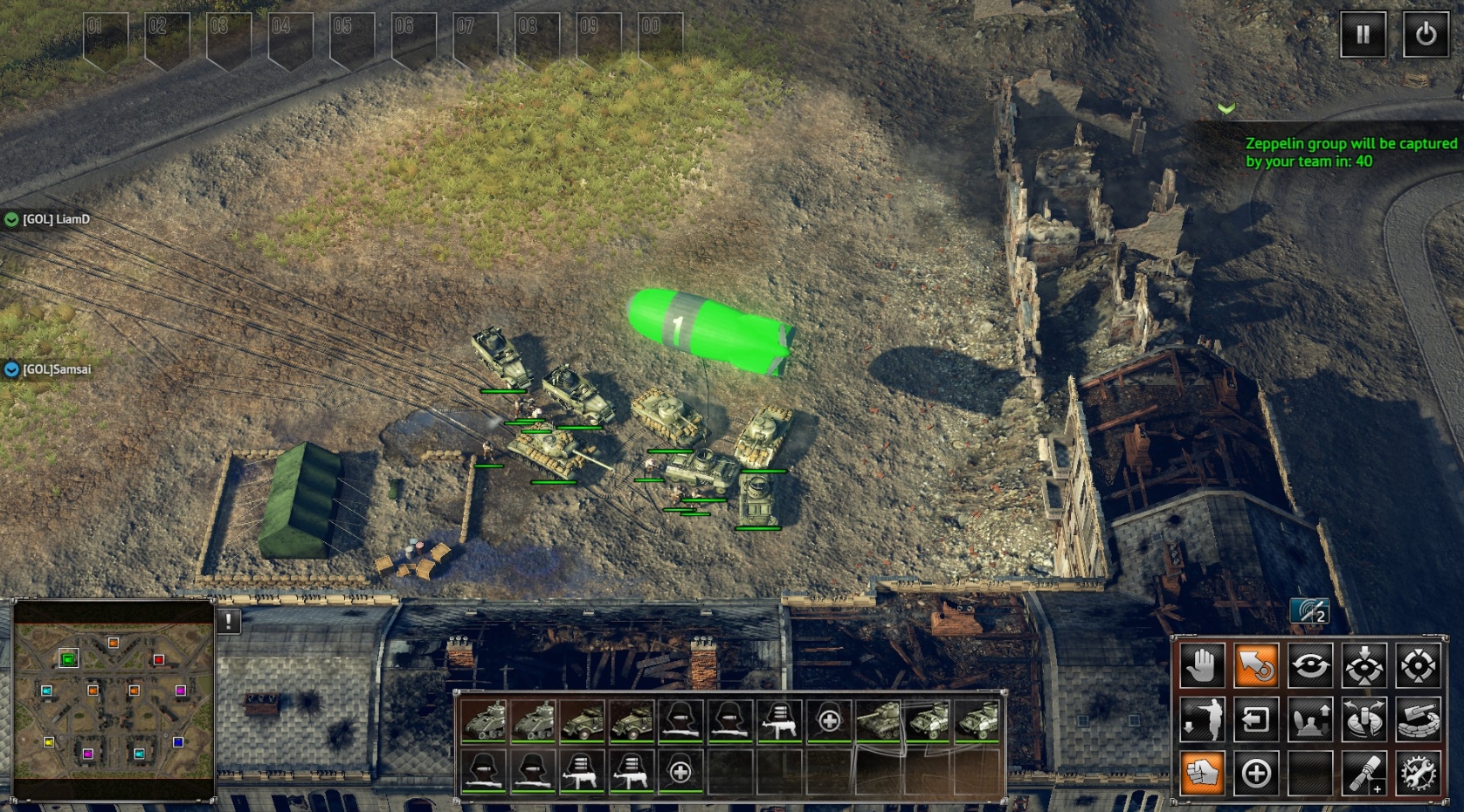
Task: Select the signal flare command icon
Action: [1364, 774]
